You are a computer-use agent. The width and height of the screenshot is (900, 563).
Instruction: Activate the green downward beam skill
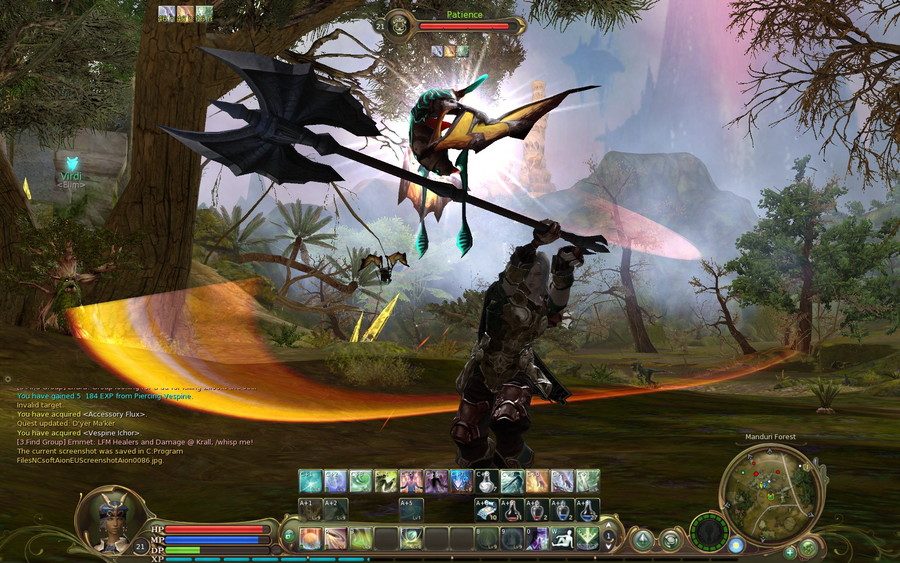click(x=587, y=538)
